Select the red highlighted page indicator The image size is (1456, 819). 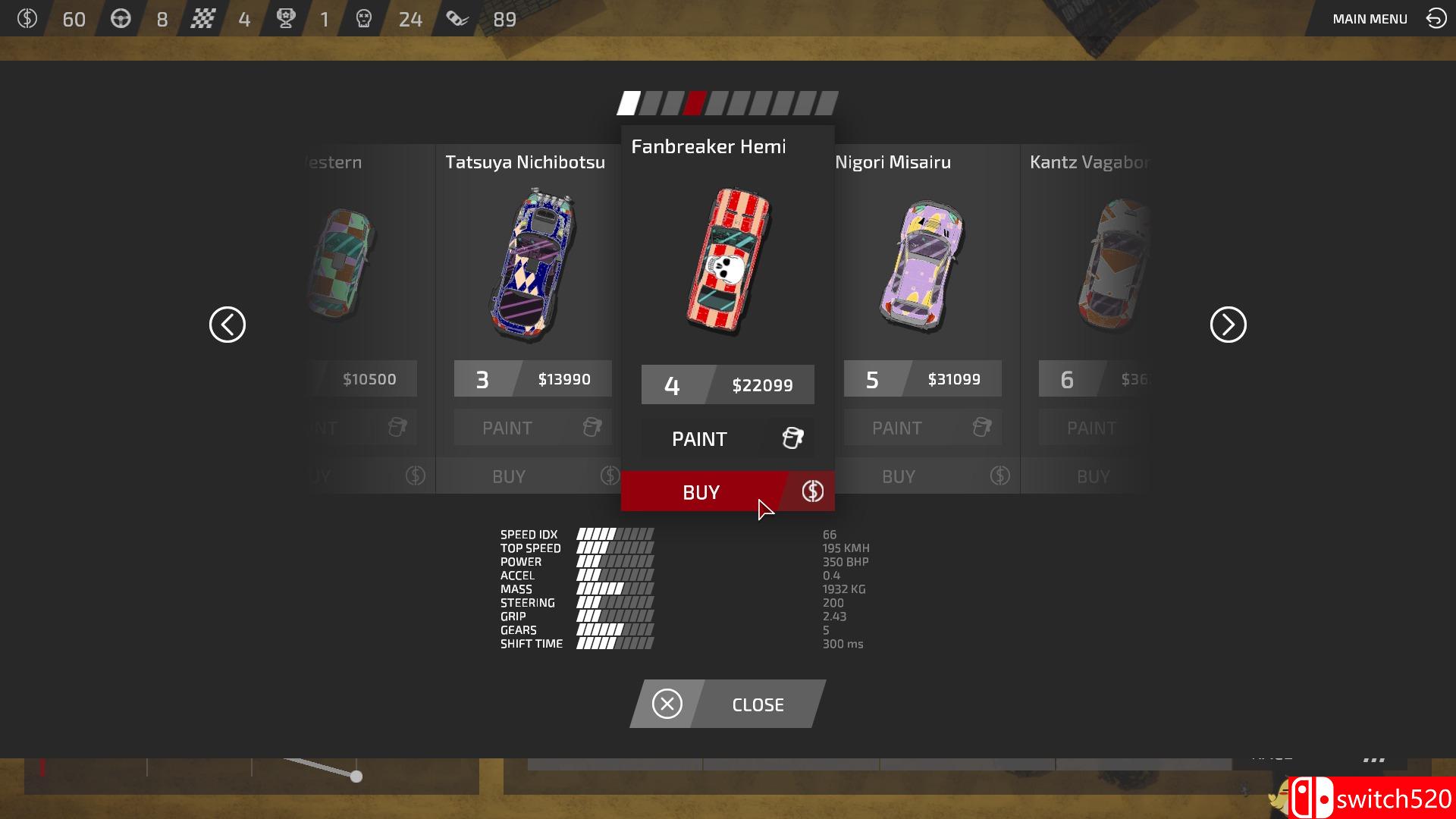pos(694,103)
